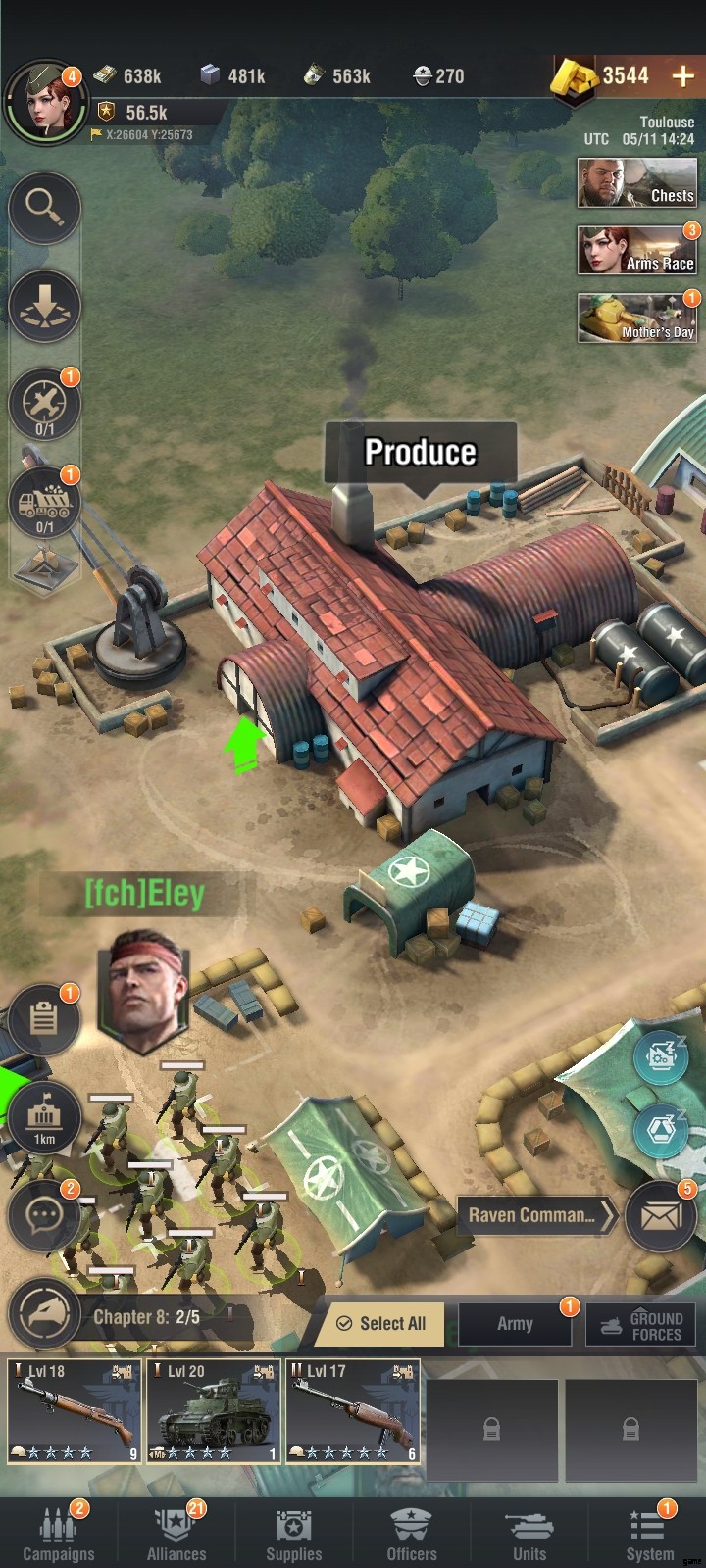Open the mail envelope inbox
Viewport: 706px width, 1568px height.
[x=660, y=1216]
